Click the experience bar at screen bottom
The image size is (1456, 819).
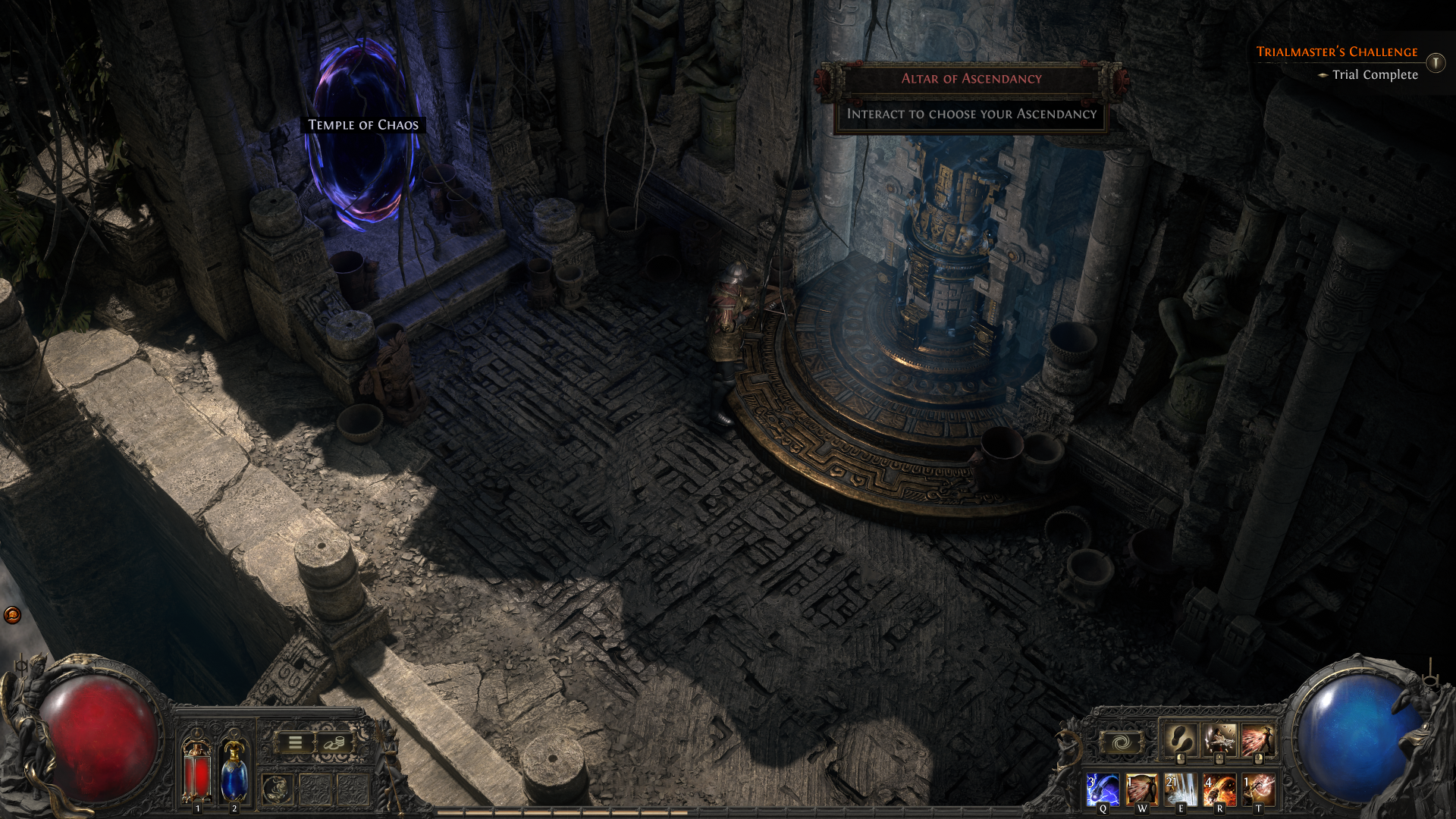[728, 814]
